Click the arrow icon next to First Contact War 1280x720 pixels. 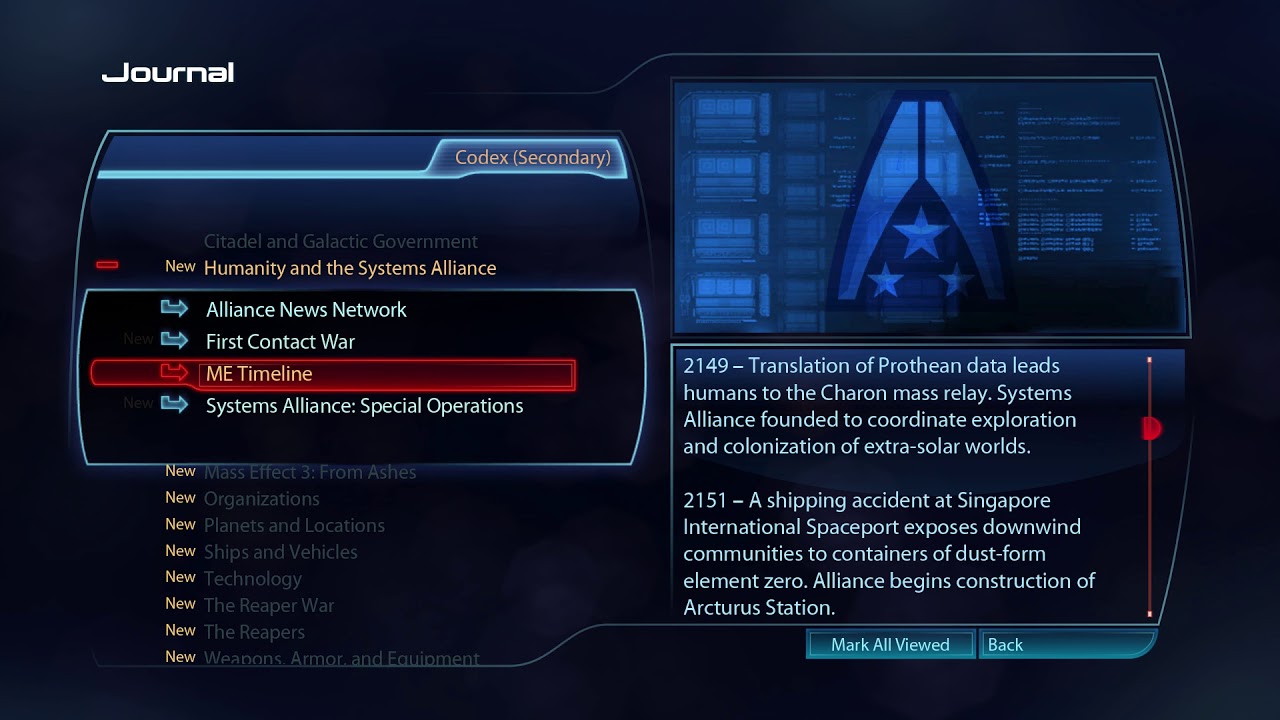tap(175, 341)
